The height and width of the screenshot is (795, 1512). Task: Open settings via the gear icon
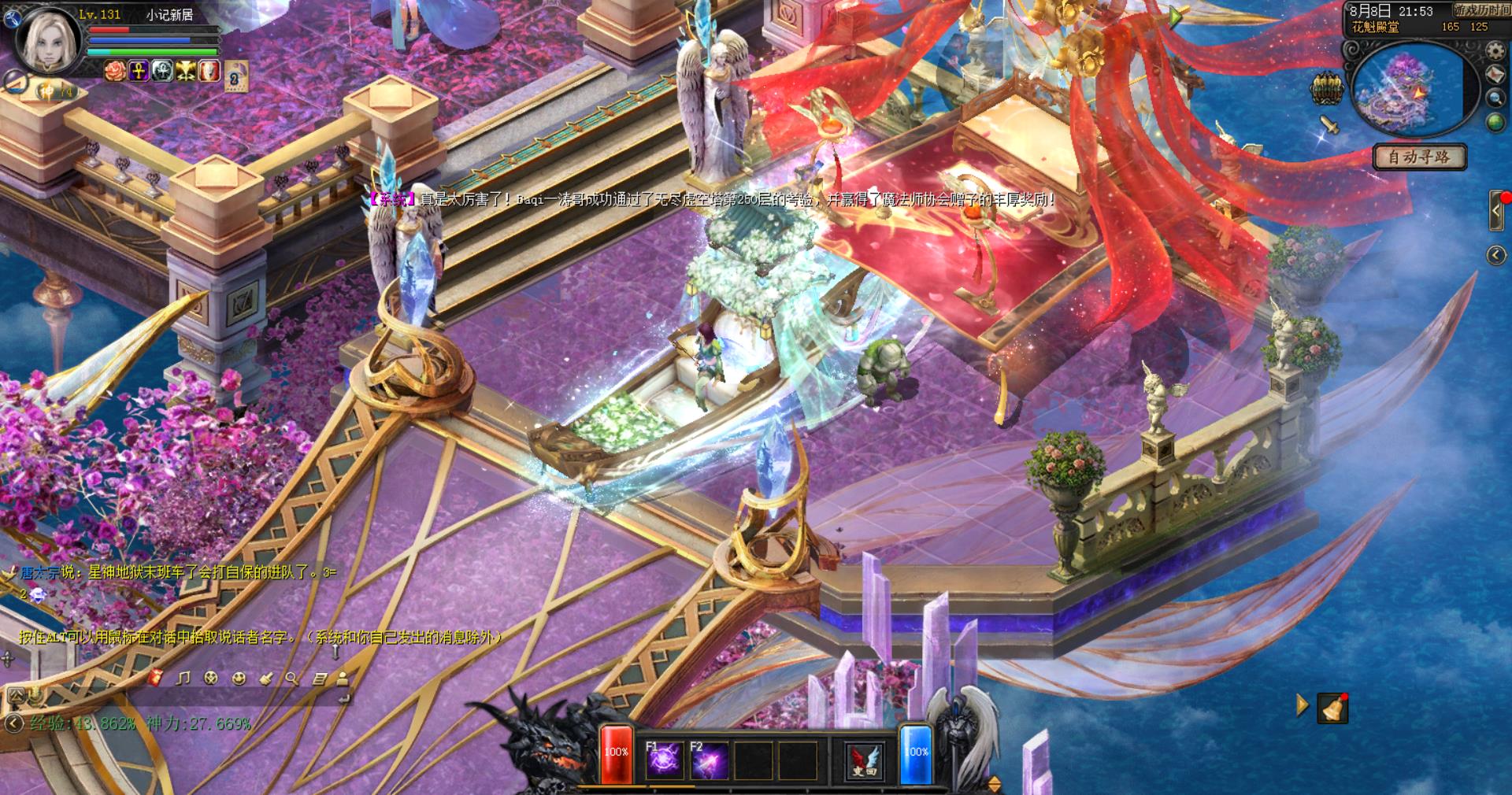[x=1495, y=51]
